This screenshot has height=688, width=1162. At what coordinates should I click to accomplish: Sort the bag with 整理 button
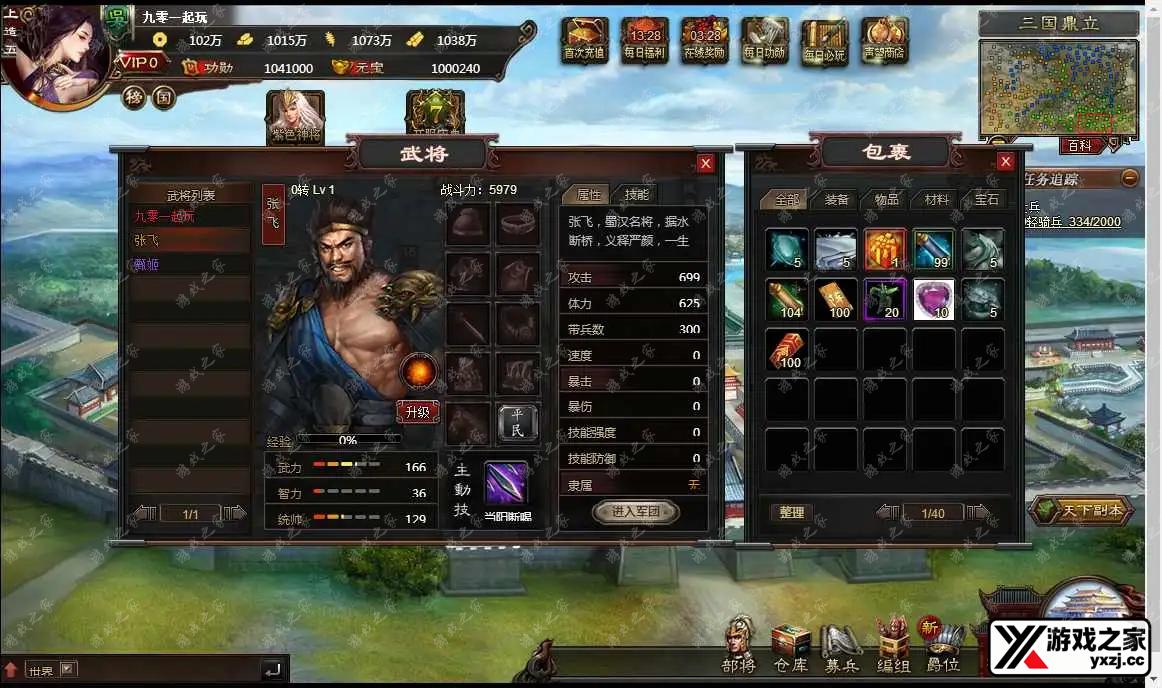point(792,512)
